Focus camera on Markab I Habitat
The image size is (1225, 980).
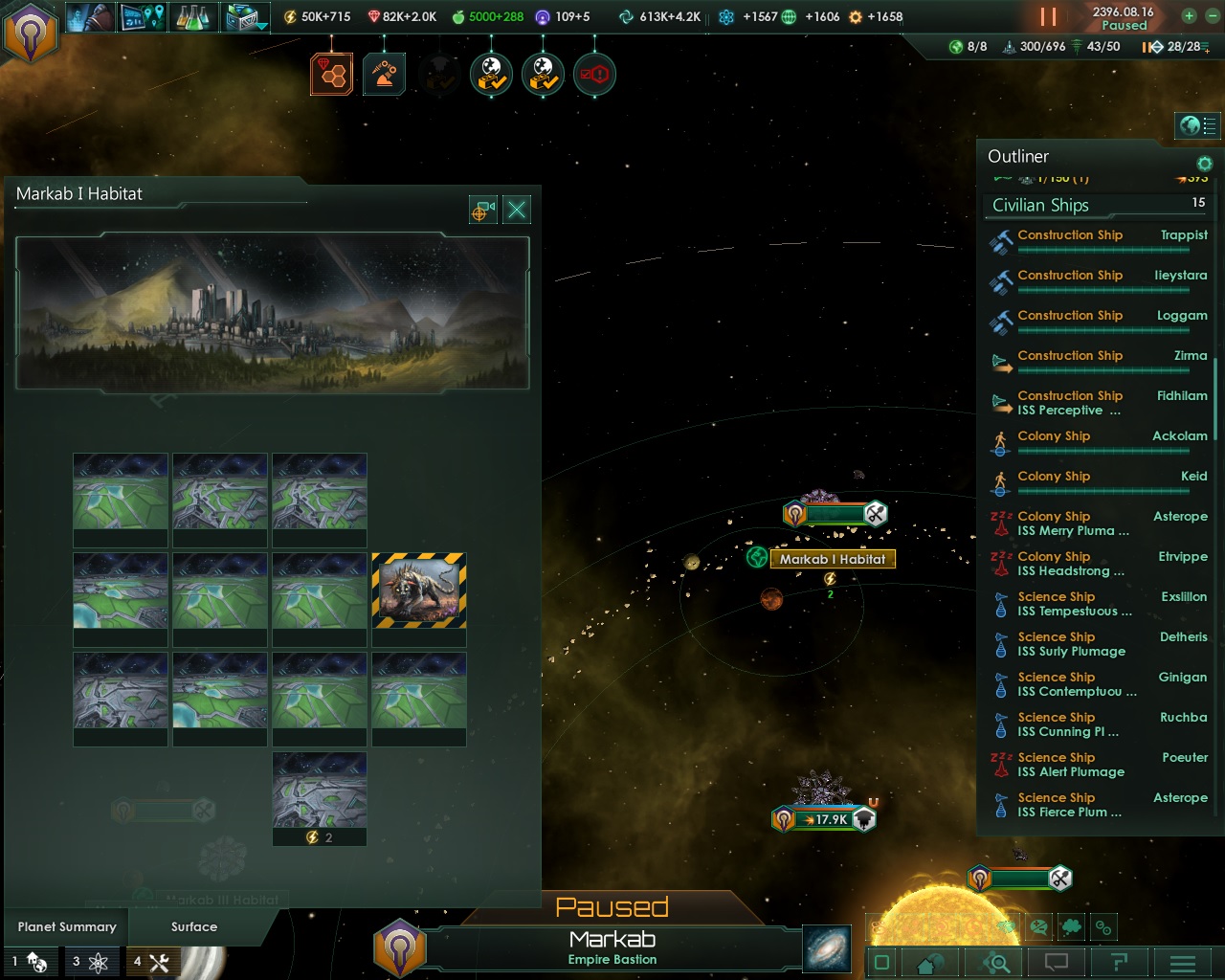pyautogui.click(x=482, y=210)
